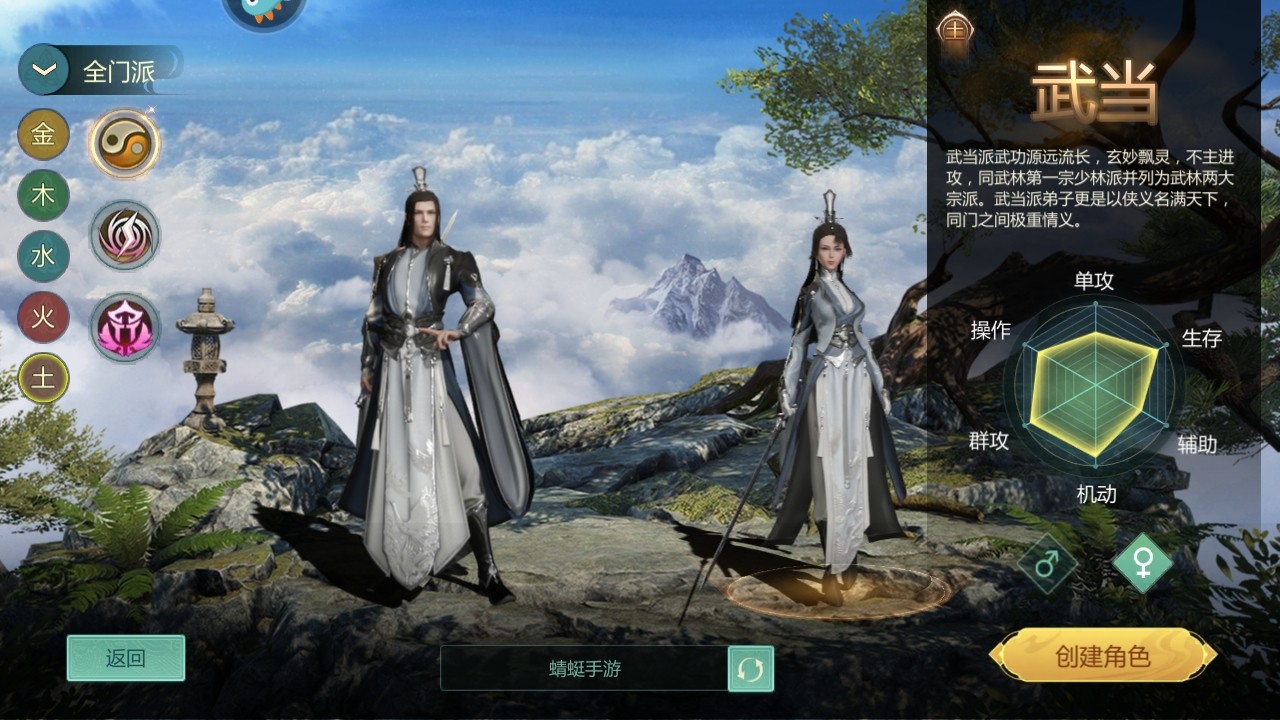This screenshot has width=1280, height=720.
Task: Switch to the 土 Earth category
Action: (42, 378)
